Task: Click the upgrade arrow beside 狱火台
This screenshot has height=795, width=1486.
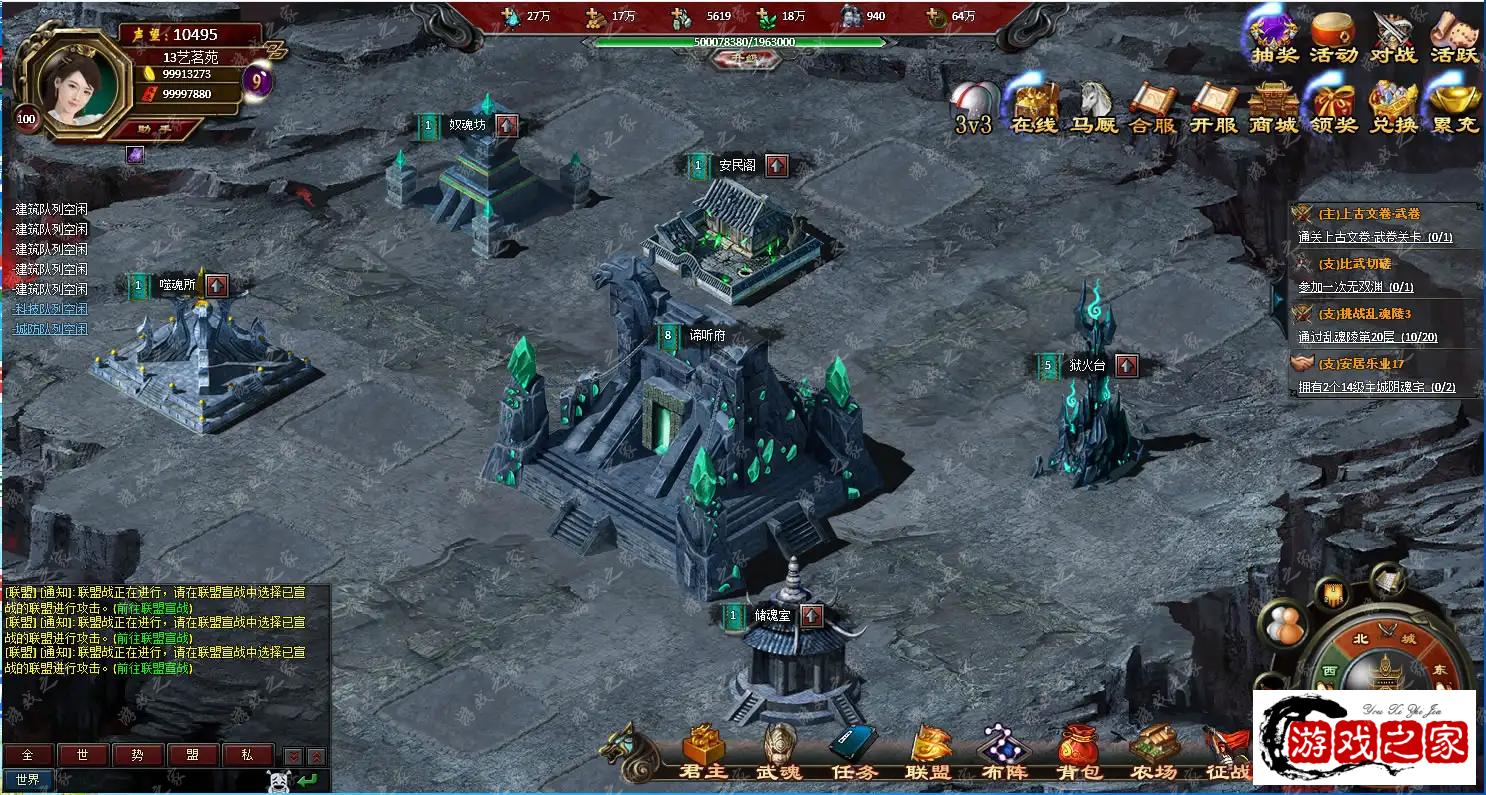Action: pyautogui.click(x=1127, y=366)
